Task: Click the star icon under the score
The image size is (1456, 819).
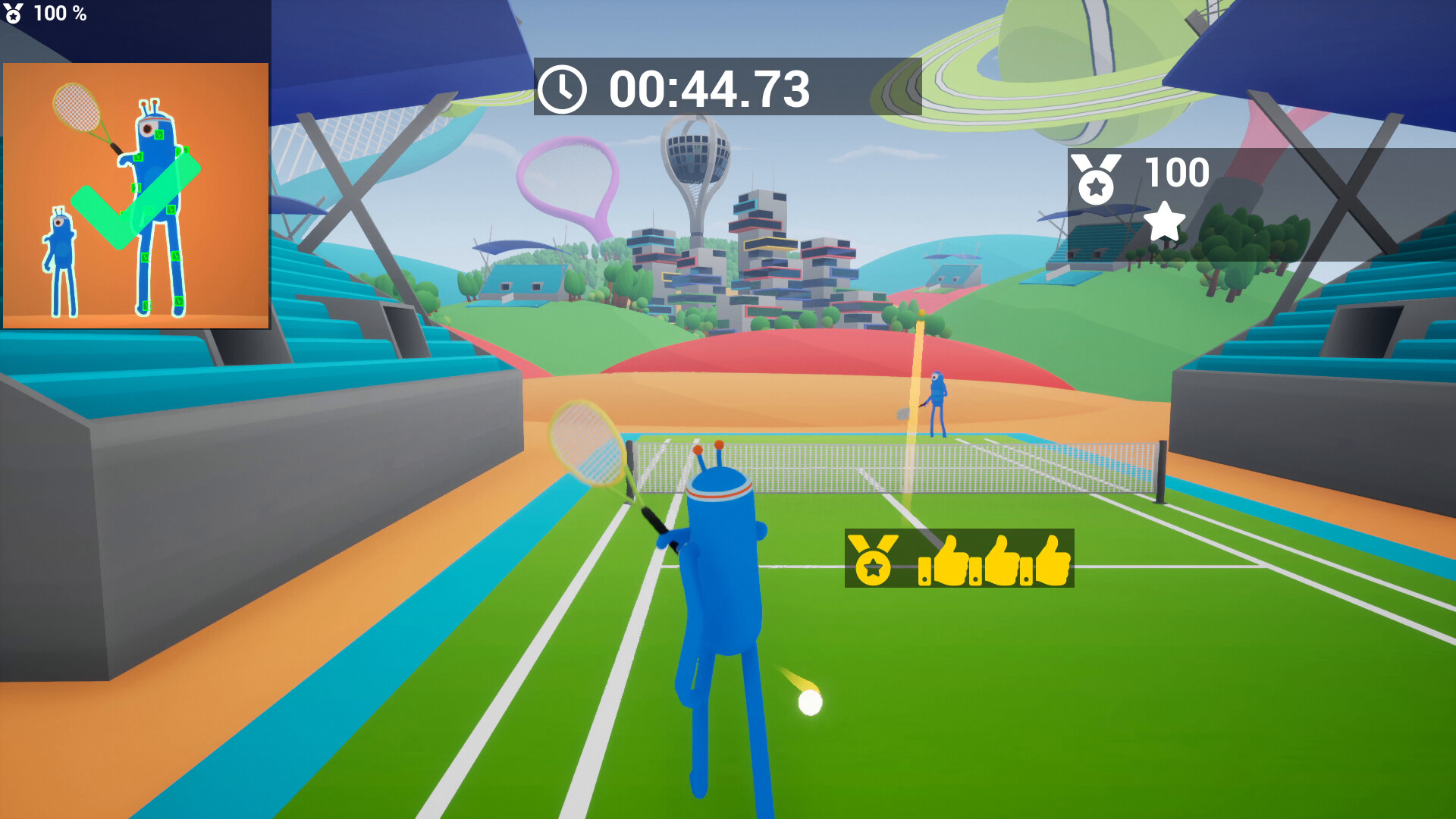Action: click(1165, 223)
